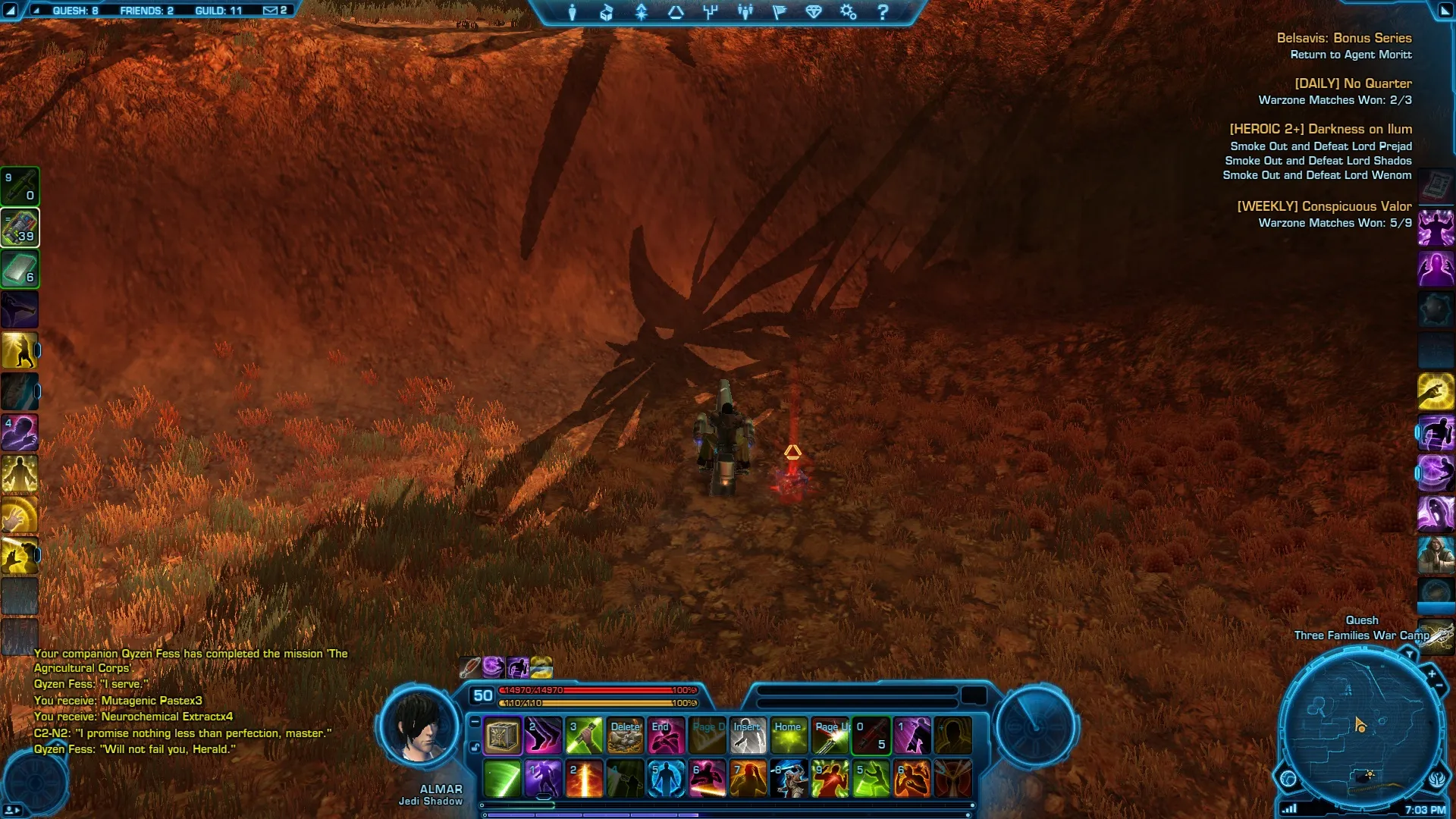Open the galaxy map globe button beside minimap

click(1288, 778)
